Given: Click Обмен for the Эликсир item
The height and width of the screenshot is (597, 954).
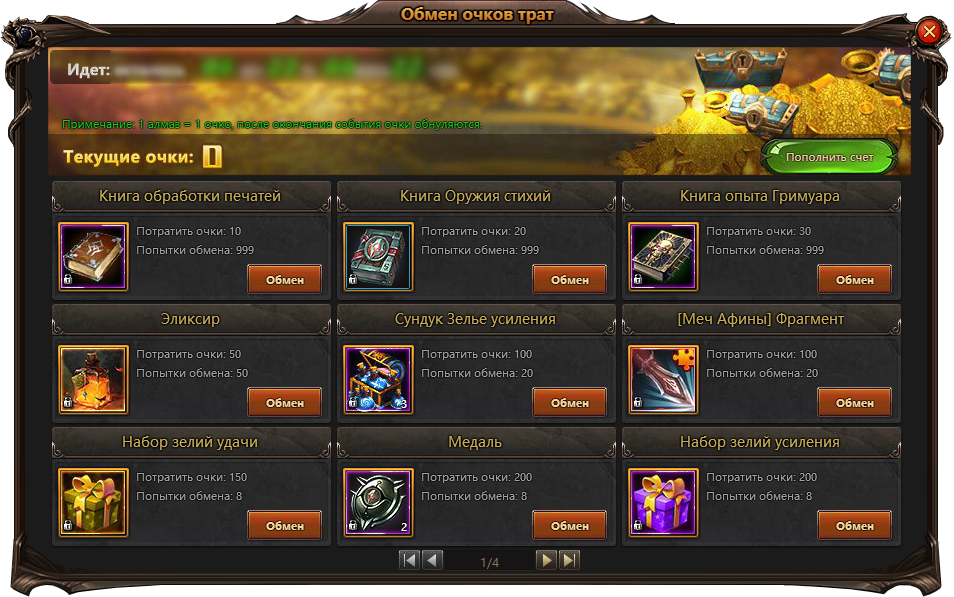Looking at the screenshot, I should pyautogui.click(x=284, y=403).
